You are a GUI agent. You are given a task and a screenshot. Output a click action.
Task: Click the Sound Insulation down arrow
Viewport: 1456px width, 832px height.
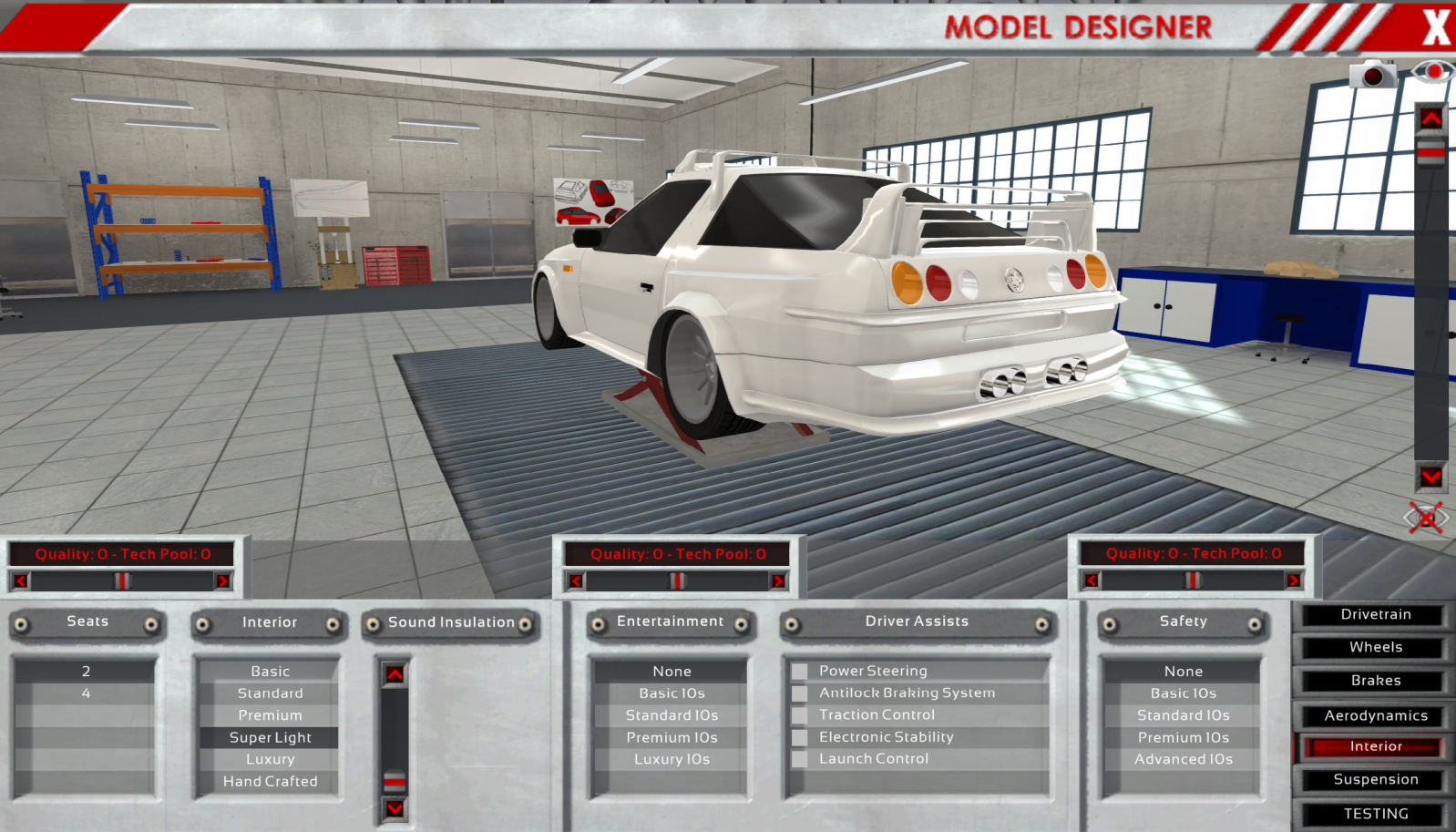click(x=395, y=808)
